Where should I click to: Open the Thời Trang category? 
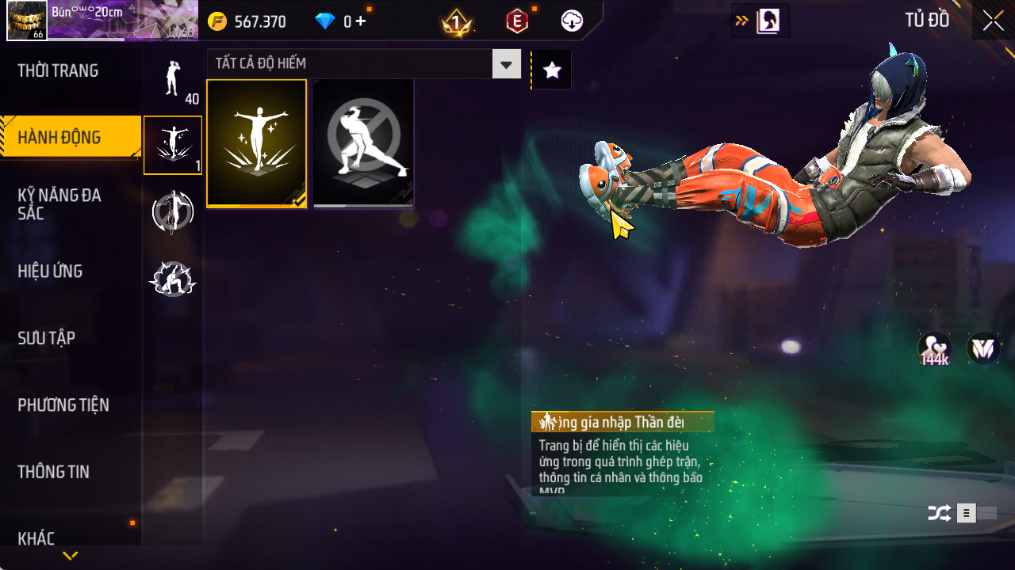(58, 71)
